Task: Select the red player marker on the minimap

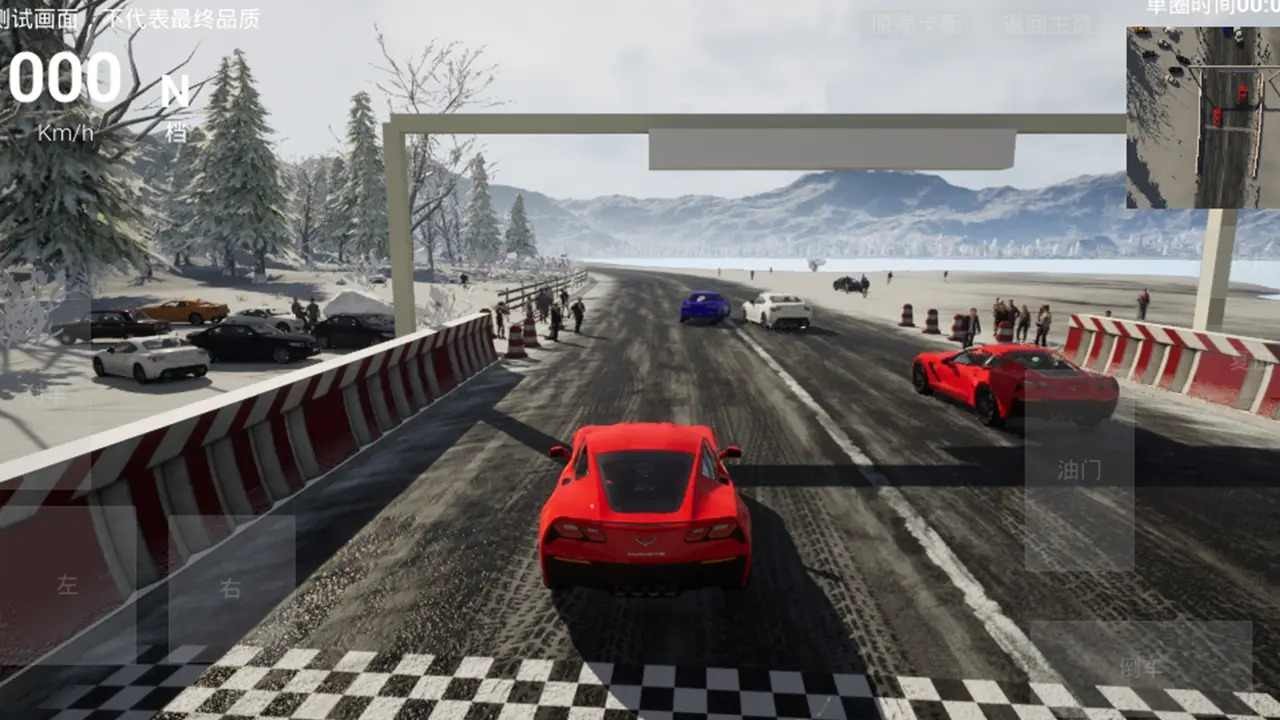Action: tap(1217, 116)
